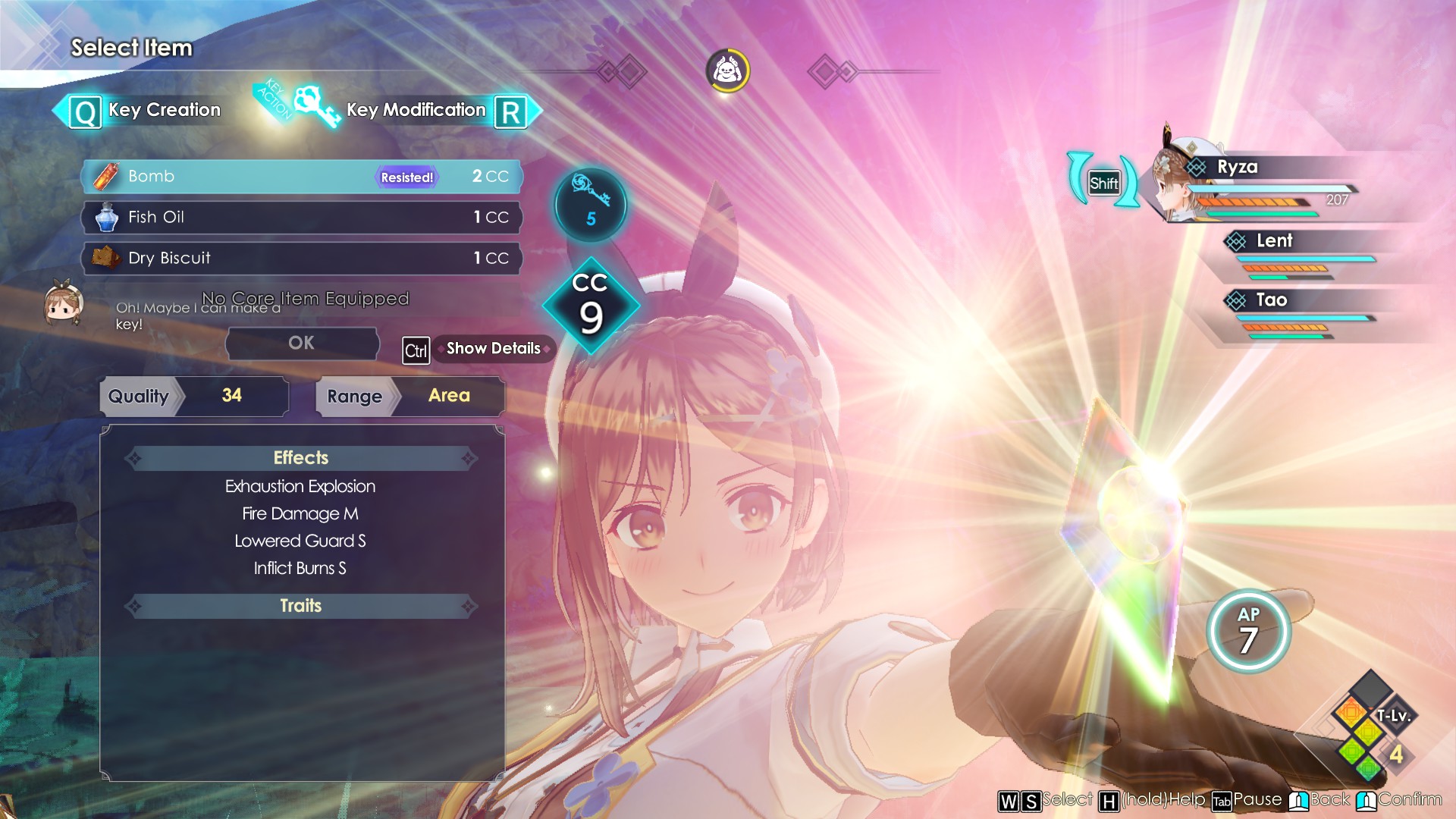Click the key icon showing 5
This screenshot has width=1456, height=819.
(590, 205)
